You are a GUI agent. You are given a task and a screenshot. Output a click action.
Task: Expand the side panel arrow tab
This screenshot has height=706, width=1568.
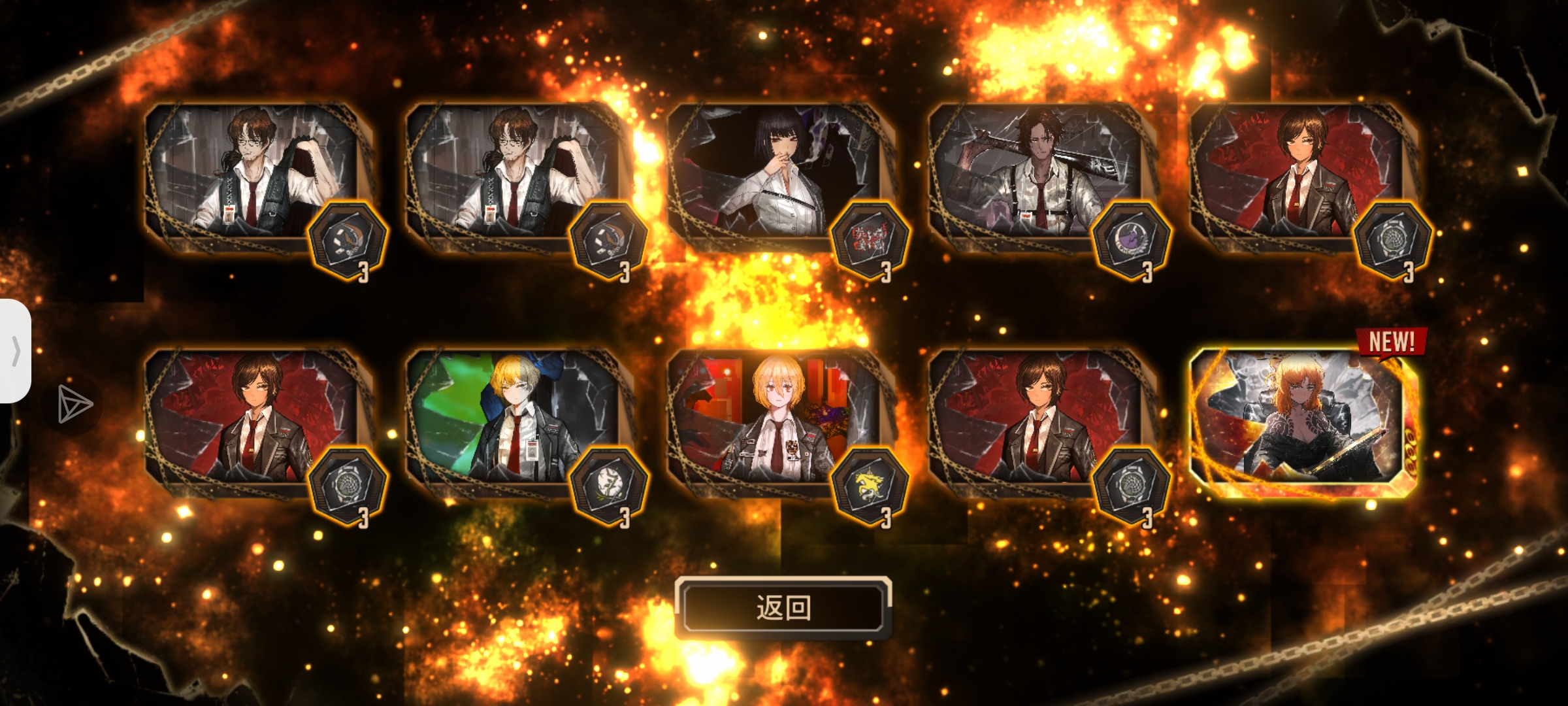click(16, 351)
